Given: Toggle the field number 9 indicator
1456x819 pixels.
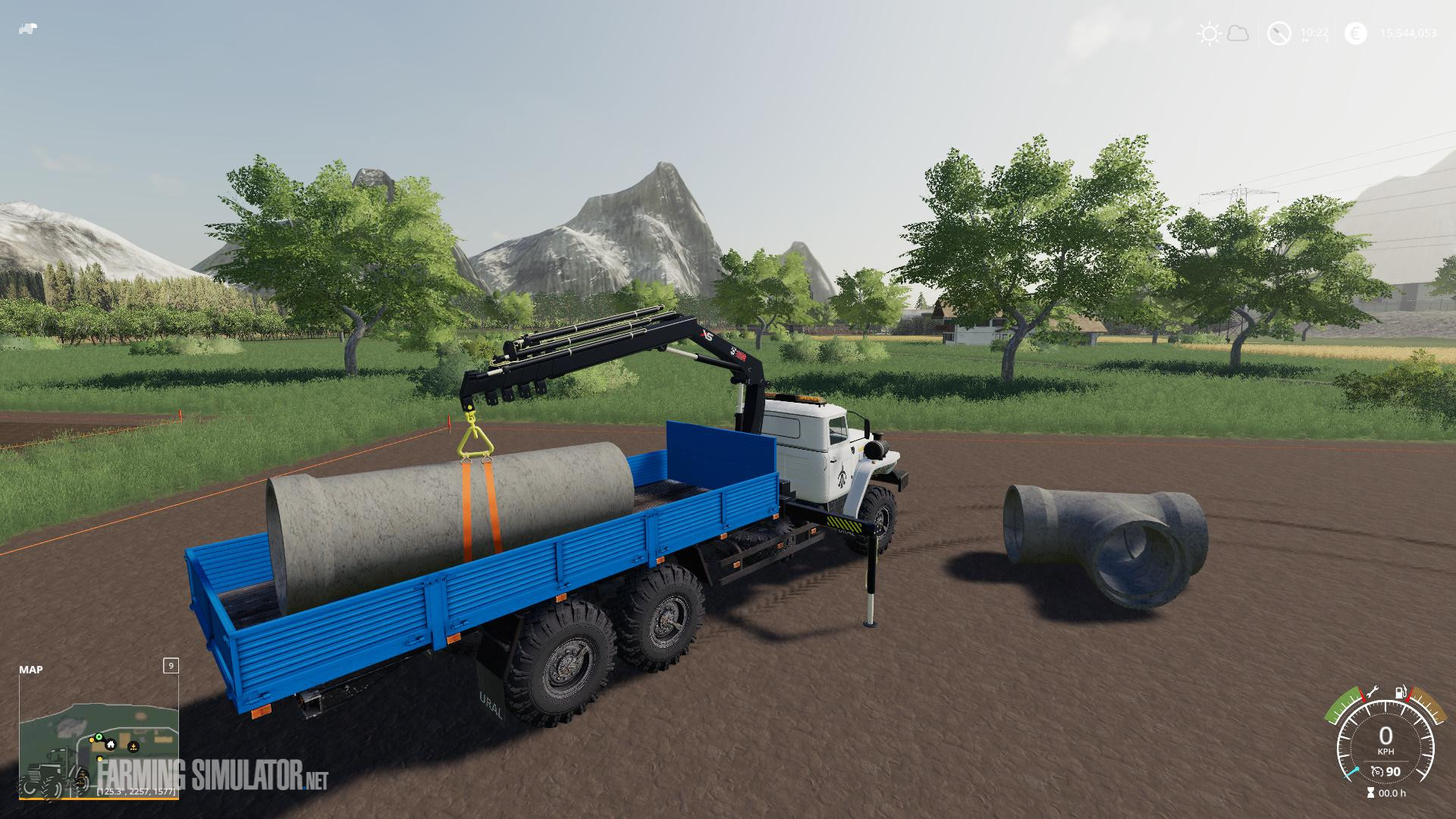Looking at the screenshot, I should tap(171, 667).
